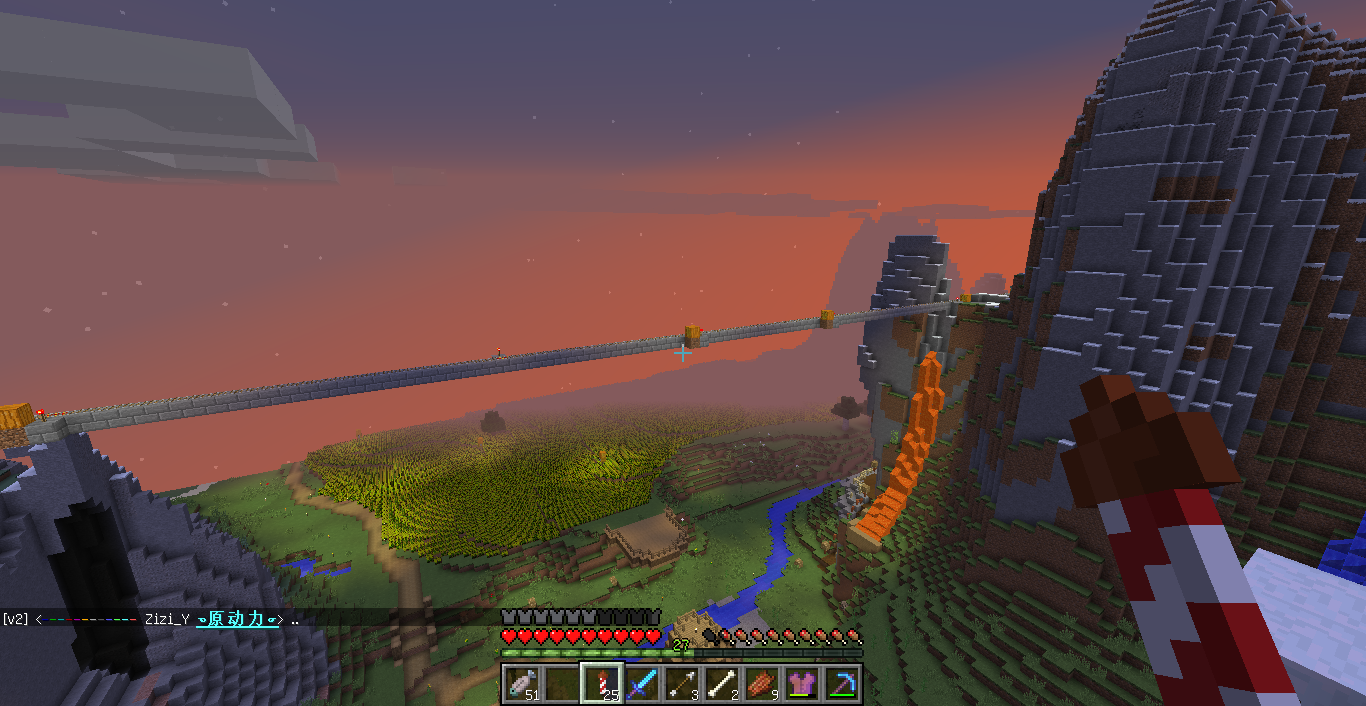Screen dimensions: 1366x706
Task: Select the cooked salmon slot
Action: tap(762, 684)
